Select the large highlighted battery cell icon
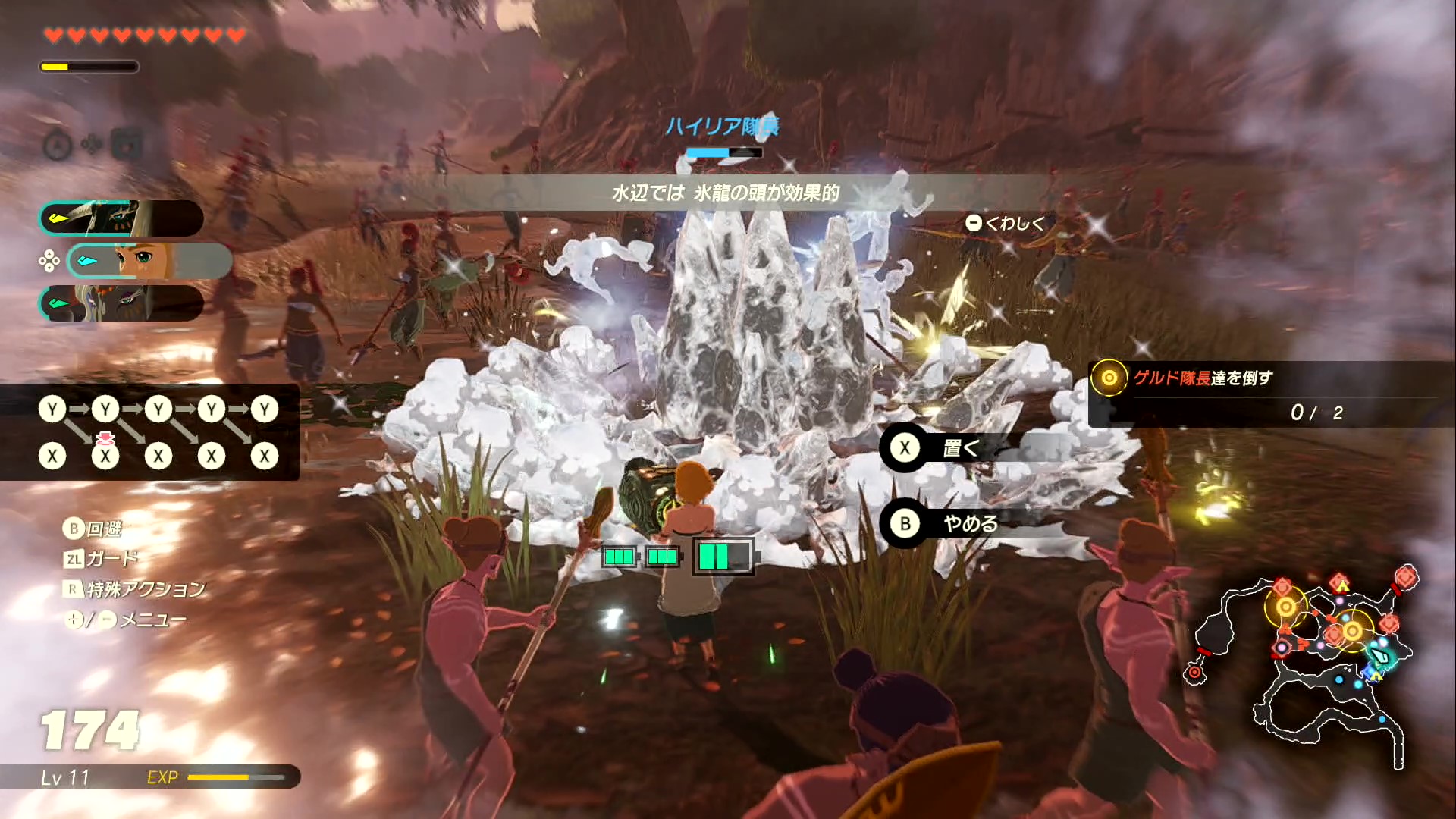This screenshot has width=1456, height=819. pos(723,557)
